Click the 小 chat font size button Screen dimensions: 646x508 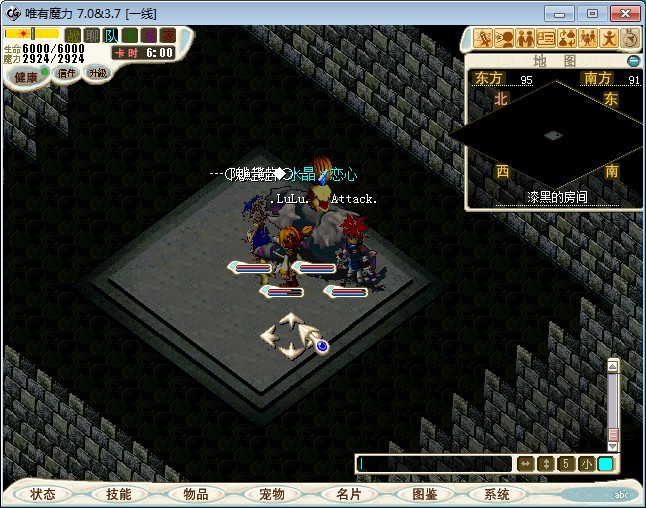[586, 464]
